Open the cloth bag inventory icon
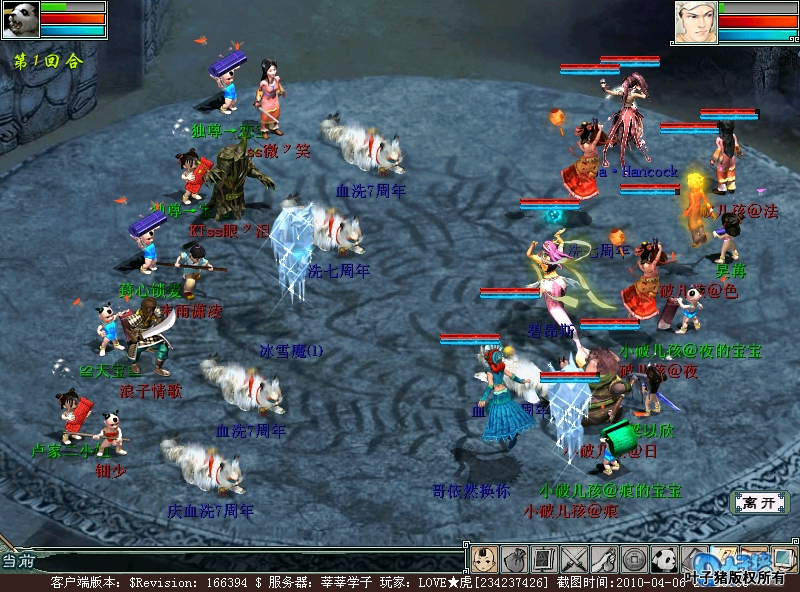 [514, 558]
